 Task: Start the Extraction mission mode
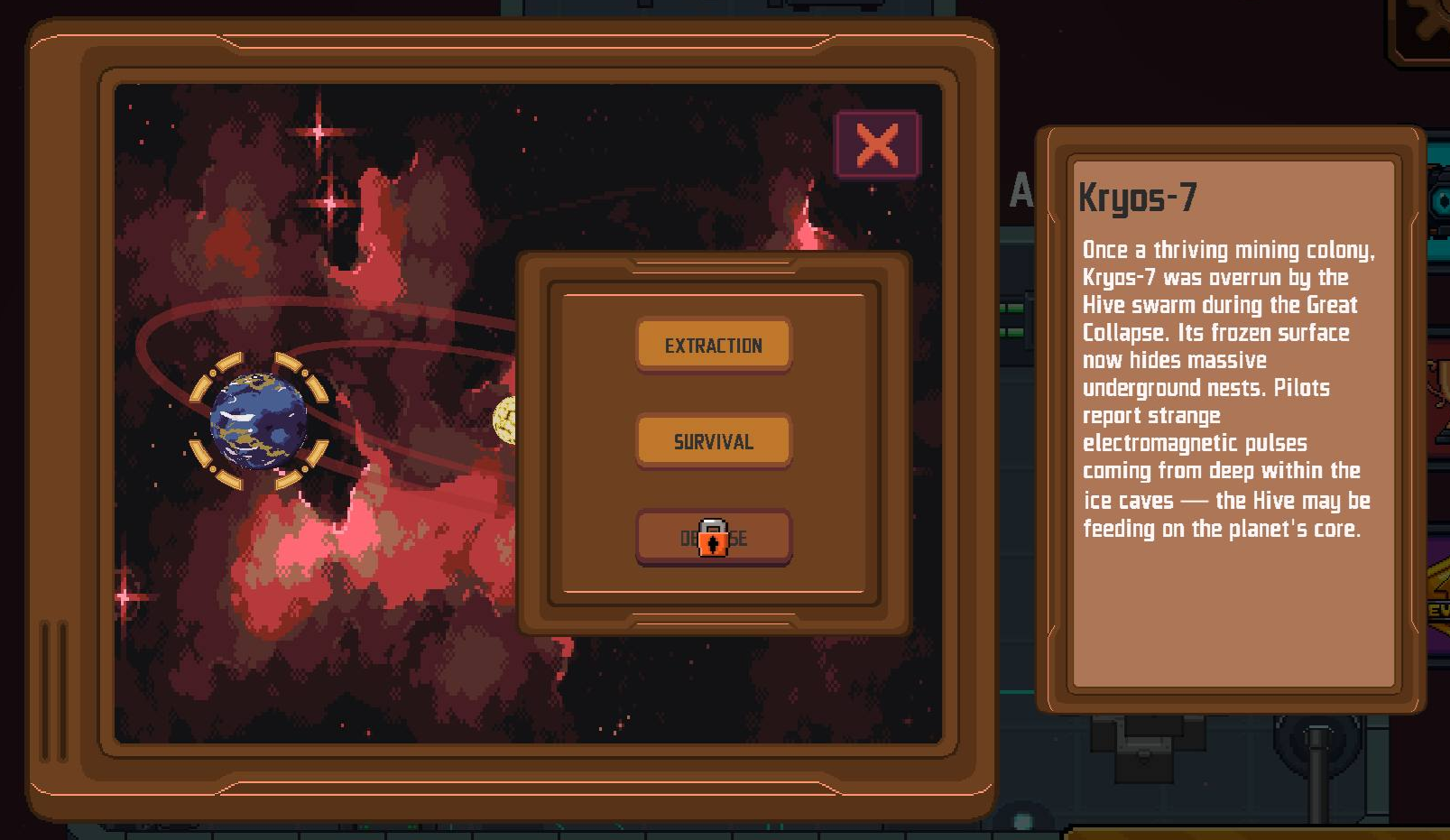(x=713, y=345)
